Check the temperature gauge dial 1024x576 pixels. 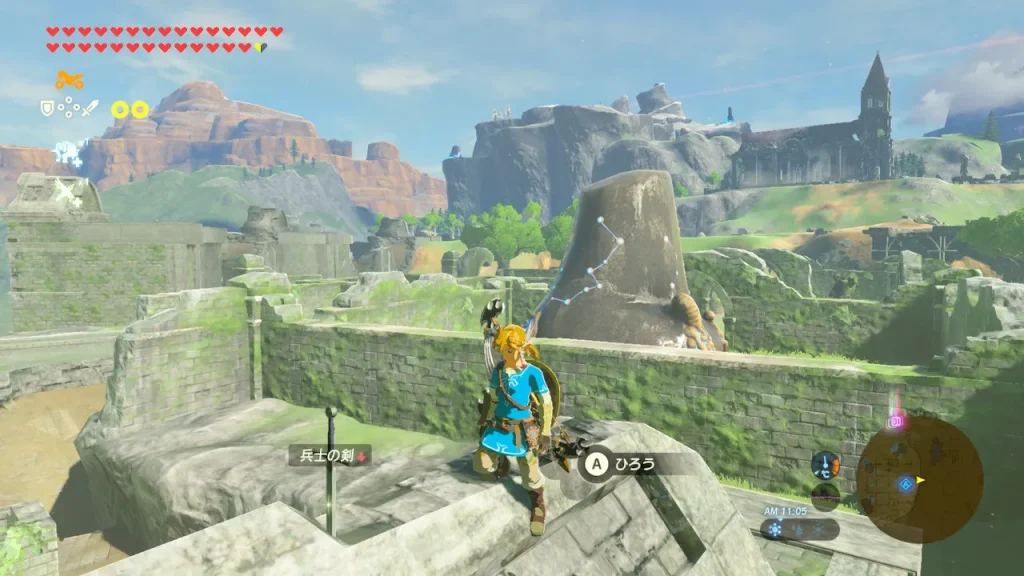pos(825,464)
